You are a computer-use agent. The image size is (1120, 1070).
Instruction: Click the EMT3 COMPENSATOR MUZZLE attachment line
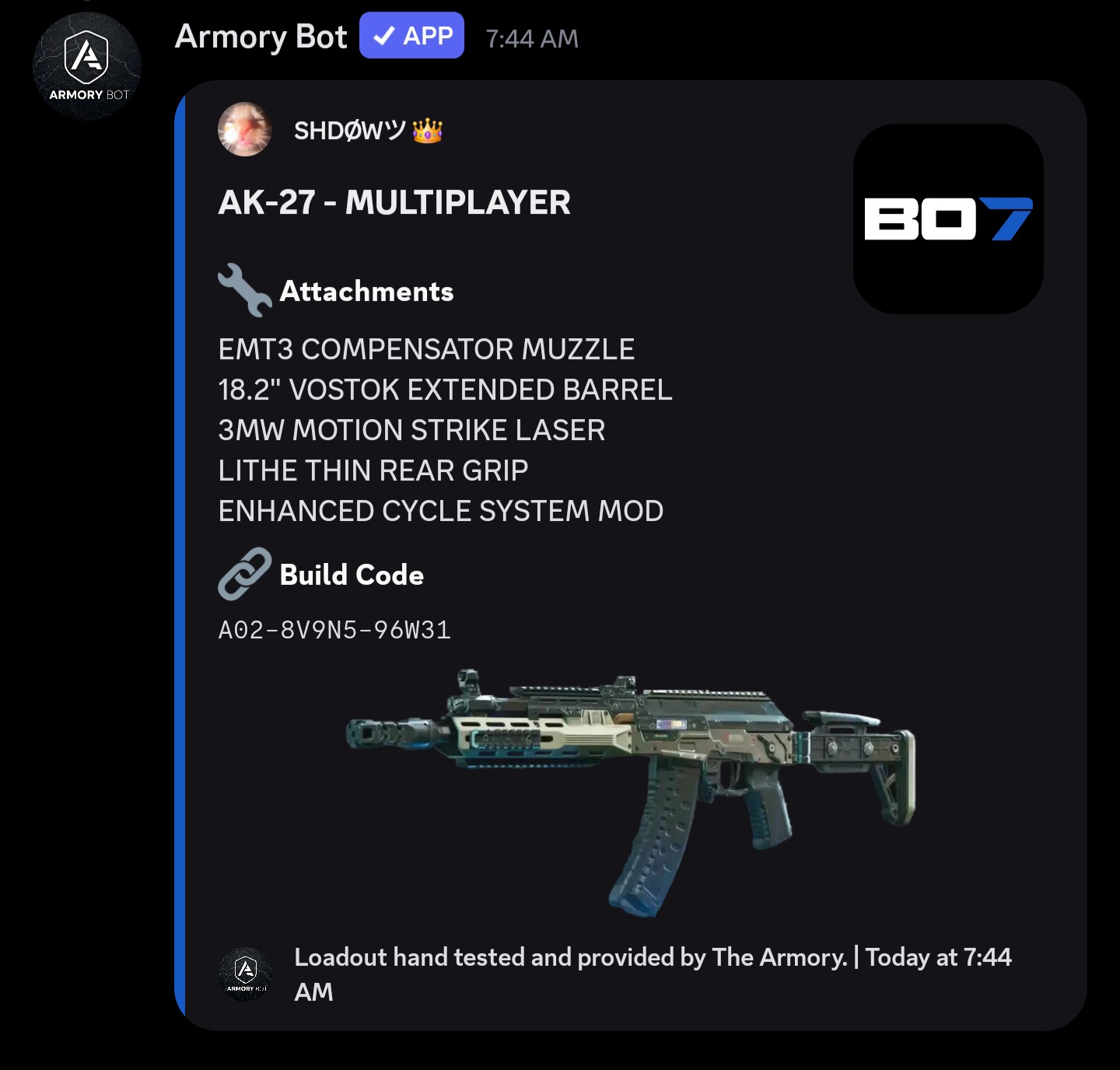click(426, 349)
